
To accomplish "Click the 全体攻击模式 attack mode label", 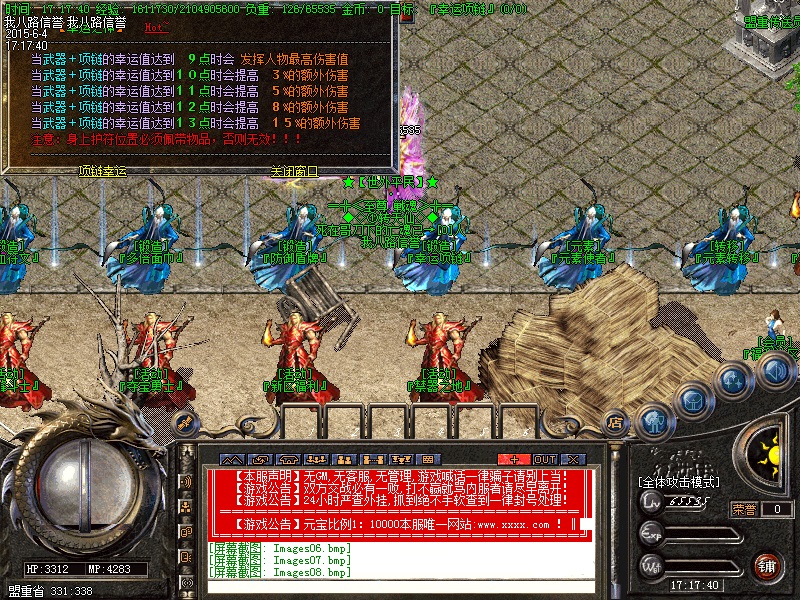I will pos(679,482).
